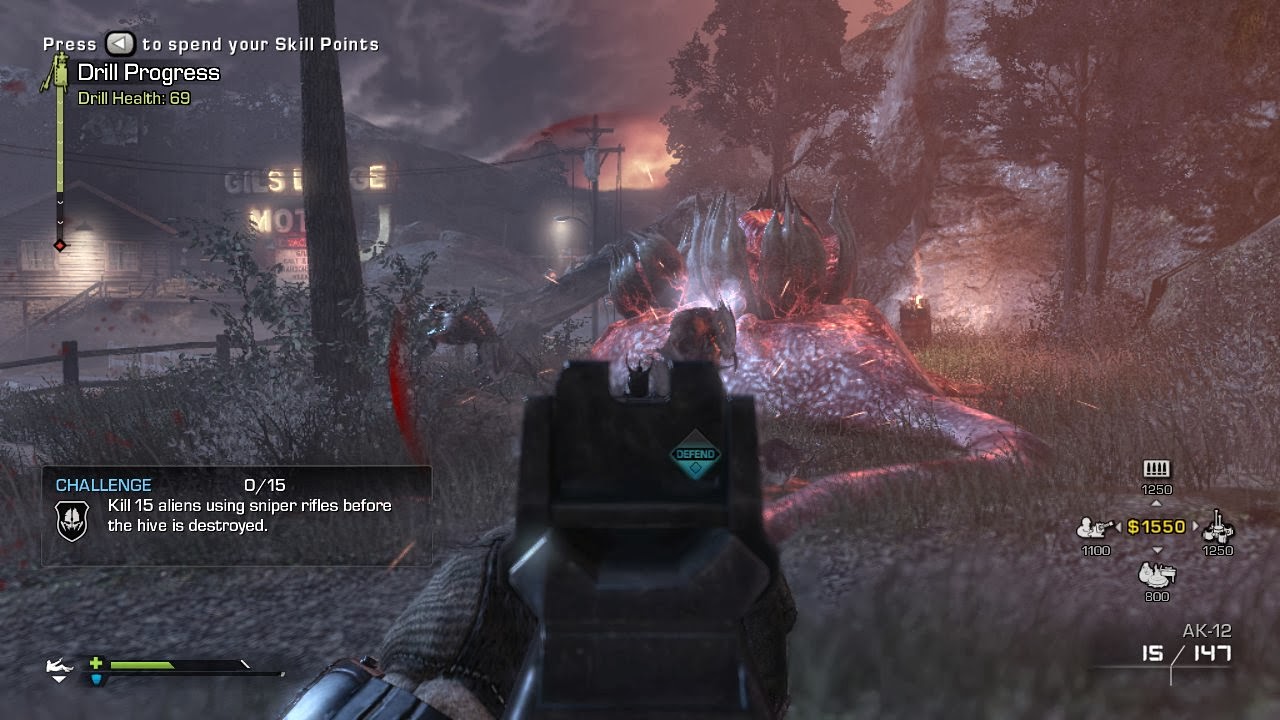This screenshot has width=1280, height=720.
Task: Open the right equipment wheel arrow
Action: (x=1196, y=525)
